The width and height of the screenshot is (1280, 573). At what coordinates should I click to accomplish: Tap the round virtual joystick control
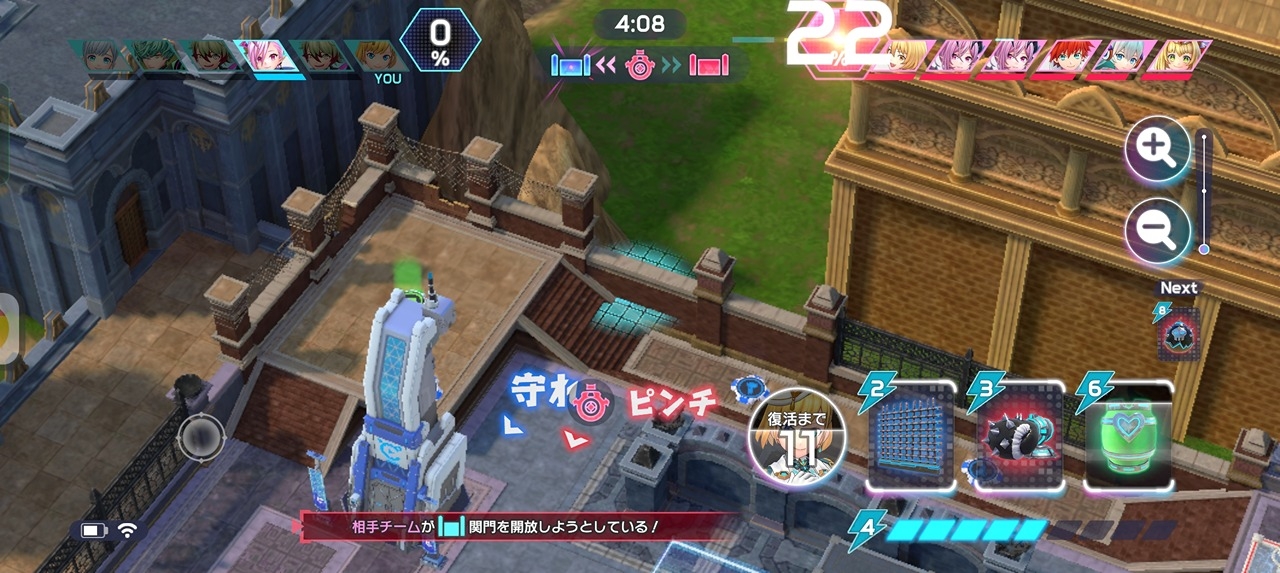(x=201, y=437)
